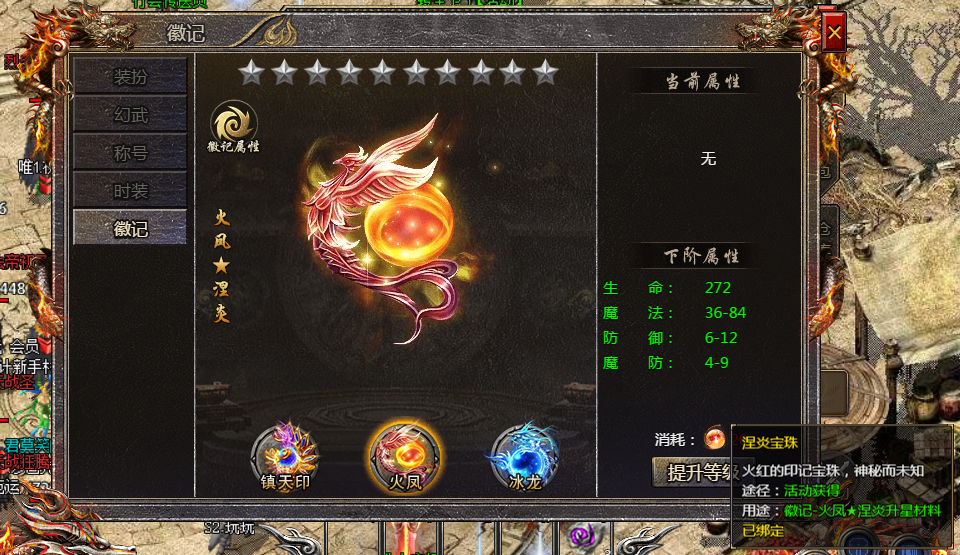Open the 幻武 tab
Image resolution: width=960 pixels, height=555 pixels.
pyautogui.click(x=130, y=115)
